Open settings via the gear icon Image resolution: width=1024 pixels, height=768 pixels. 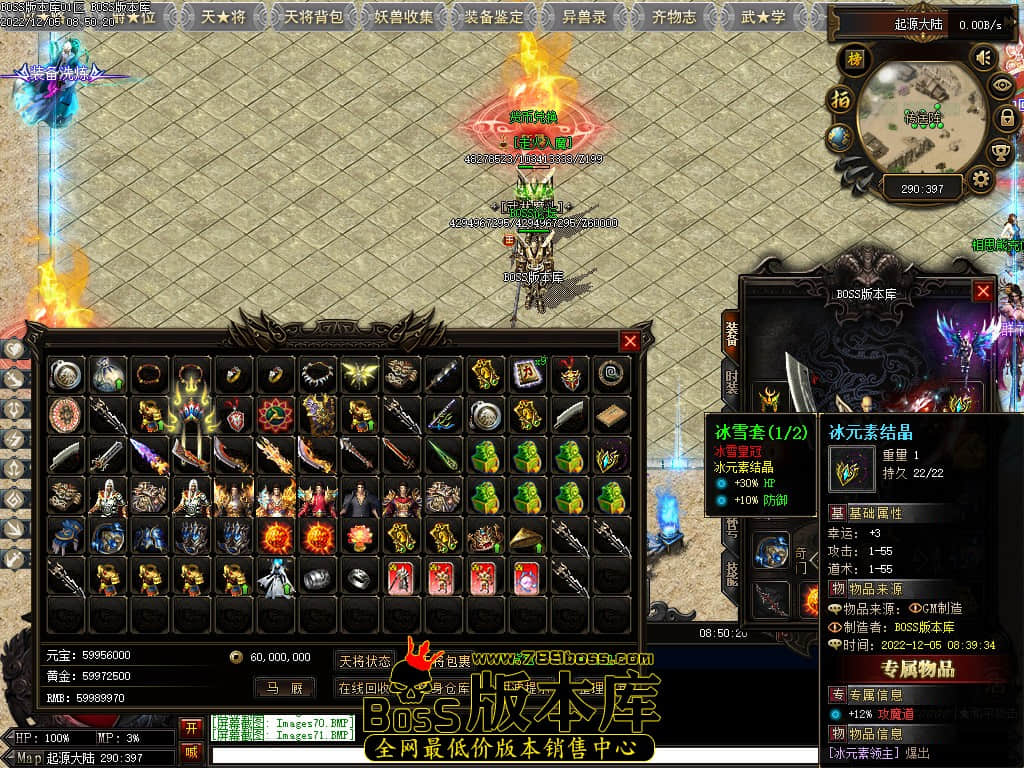pyautogui.click(x=981, y=180)
